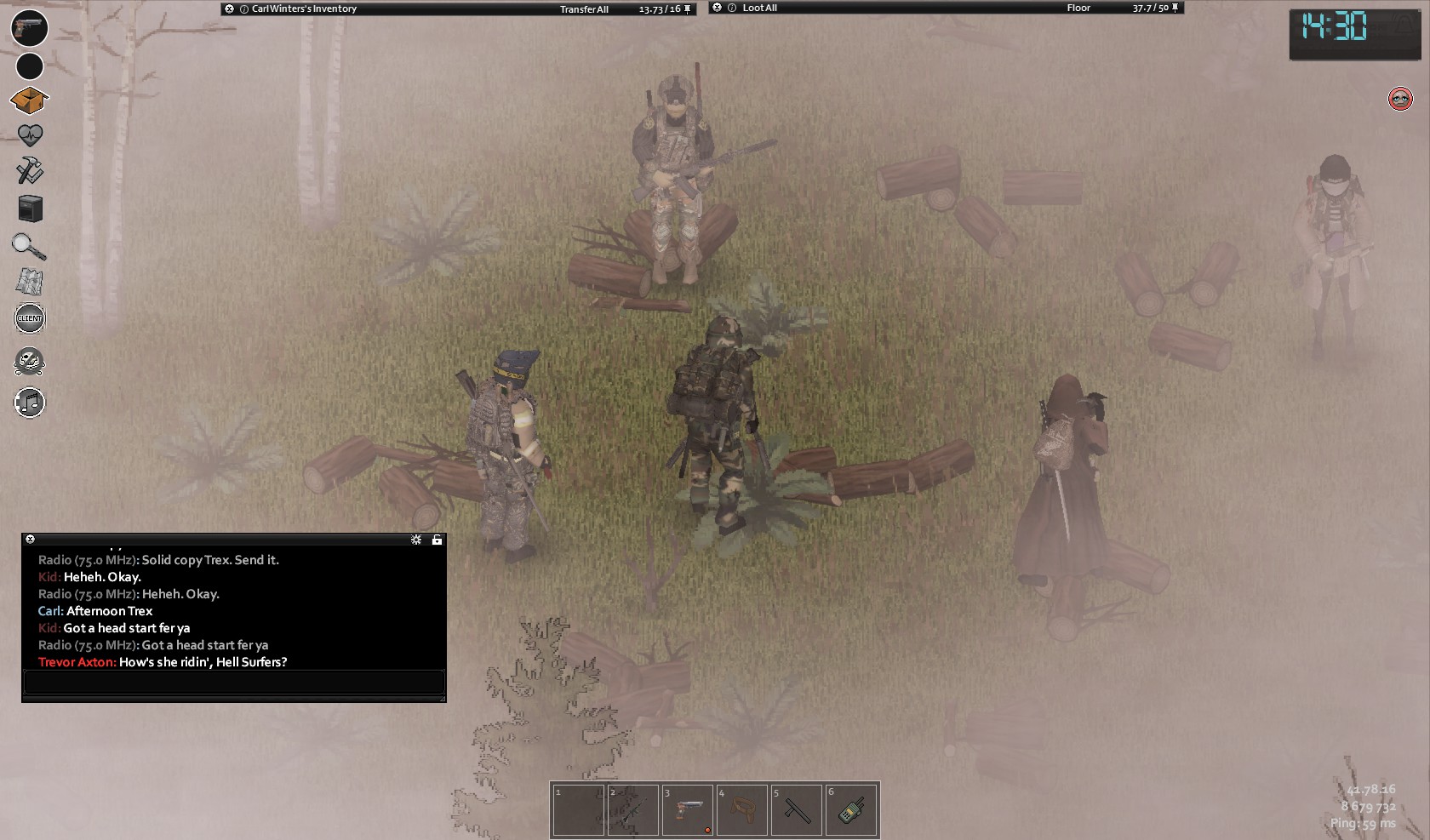Image resolution: width=1430 pixels, height=840 pixels.
Task: Click the Loot All button
Action: tap(759, 9)
